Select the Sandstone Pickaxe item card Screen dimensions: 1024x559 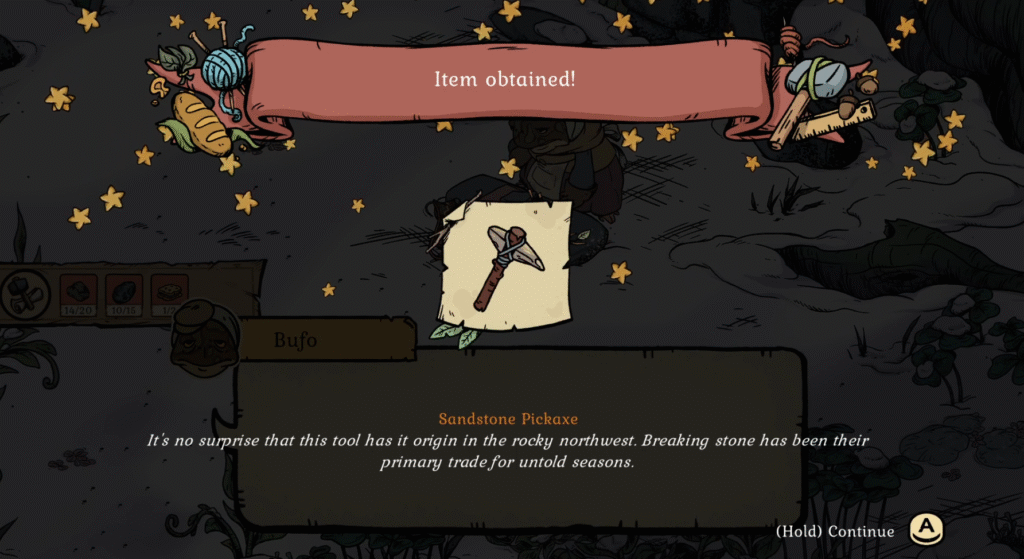[x=508, y=264]
